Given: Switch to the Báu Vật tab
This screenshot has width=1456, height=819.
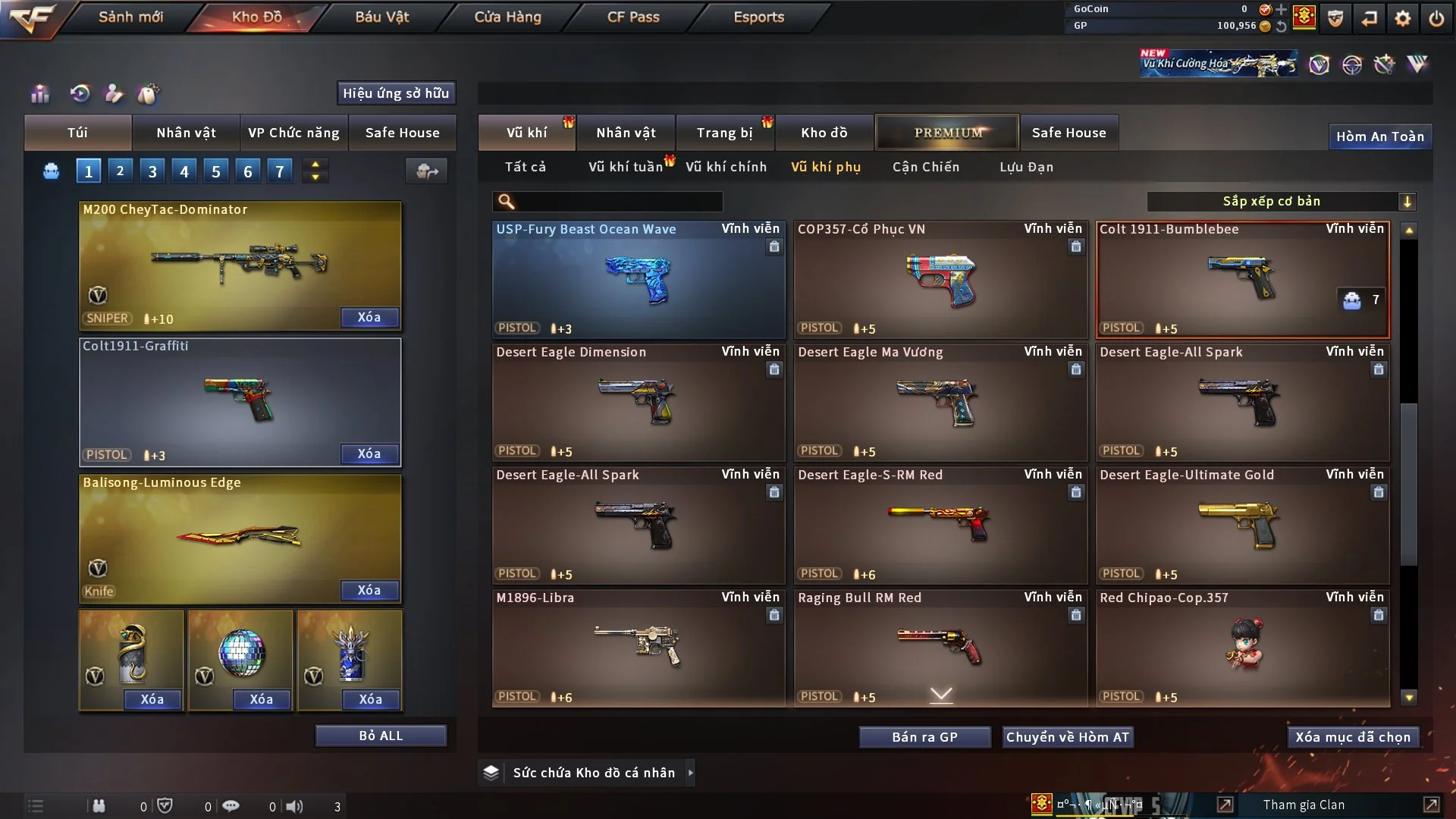Looking at the screenshot, I should pos(381,17).
